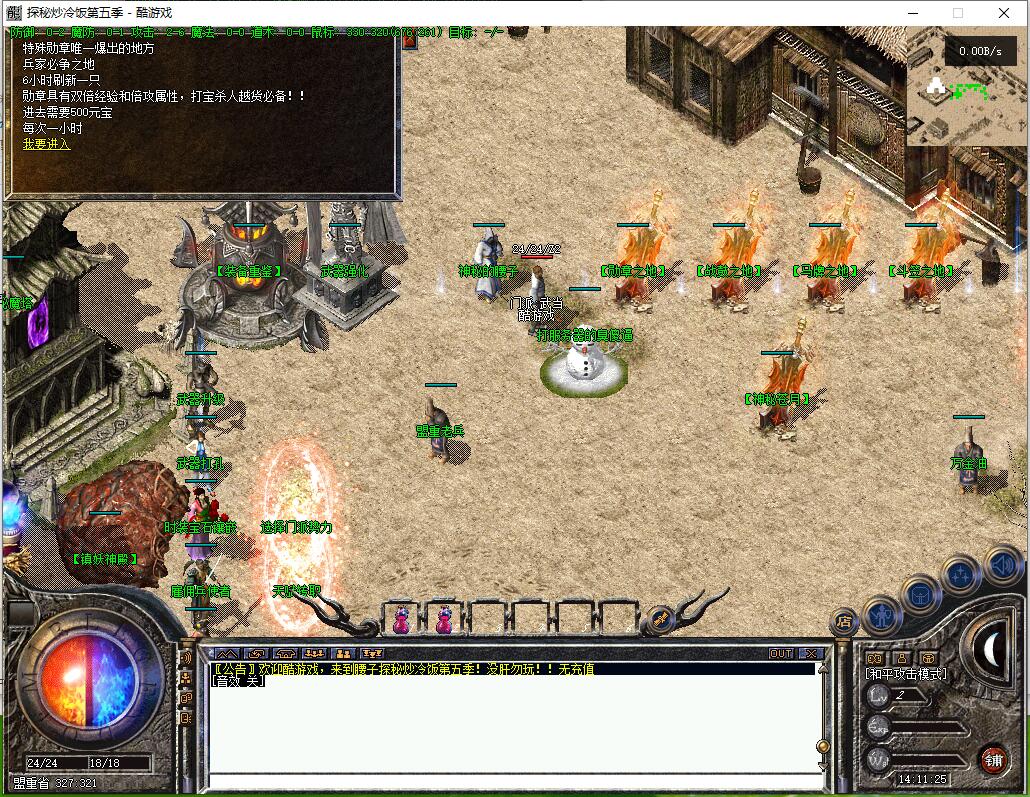The width and height of the screenshot is (1030, 797).
Task: Click the chat text input line
Action: 510,779
